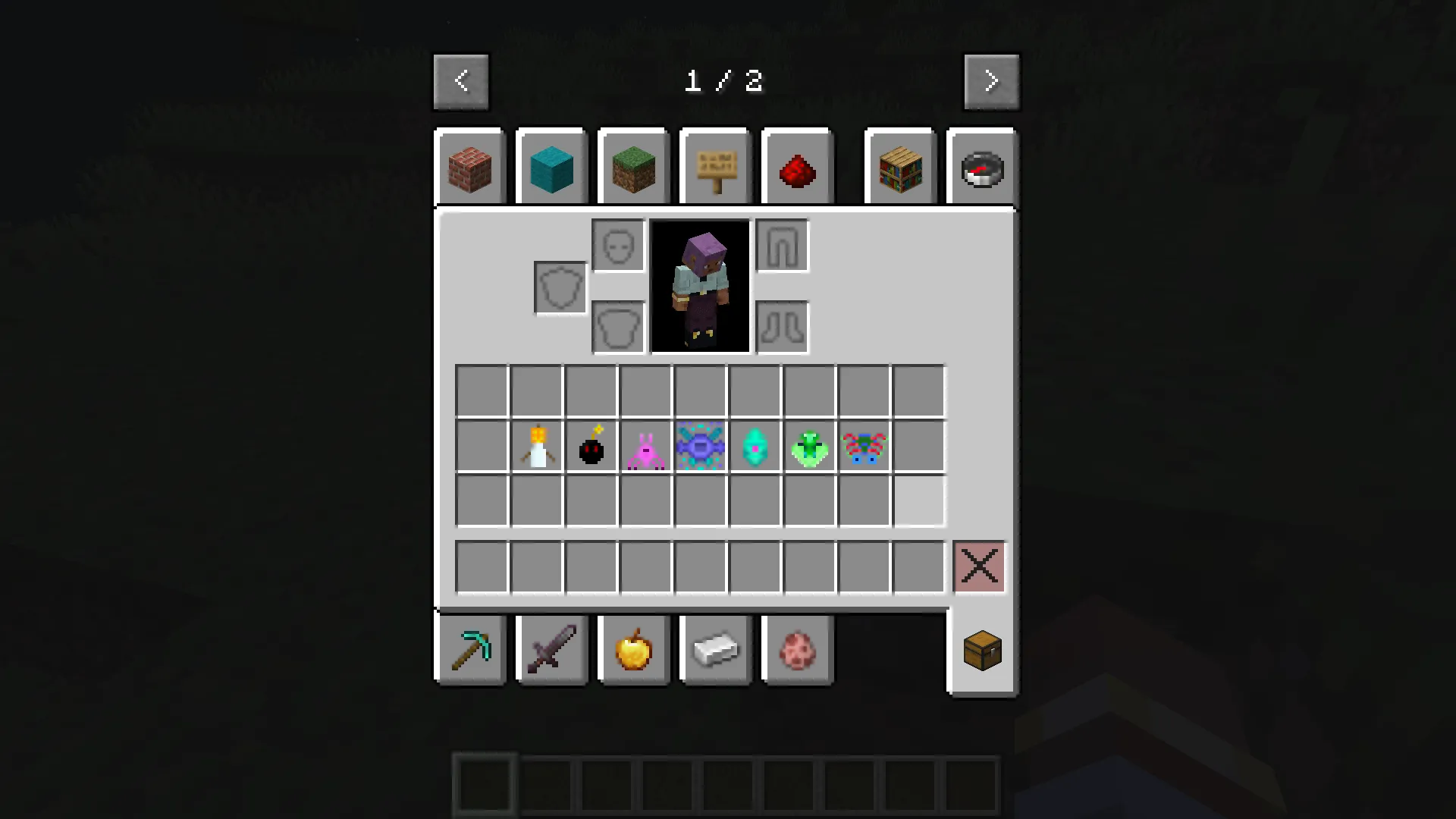Open the compass tab
This screenshot has height=819, width=1456.
(x=981, y=168)
